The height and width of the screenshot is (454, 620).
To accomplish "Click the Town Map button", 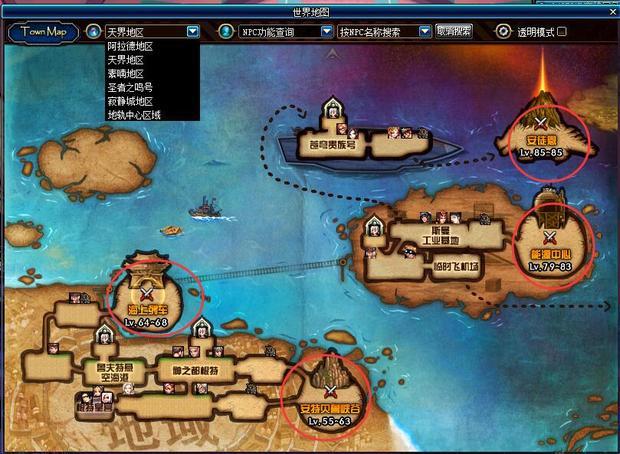I will pyautogui.click(x=42, y=31).
